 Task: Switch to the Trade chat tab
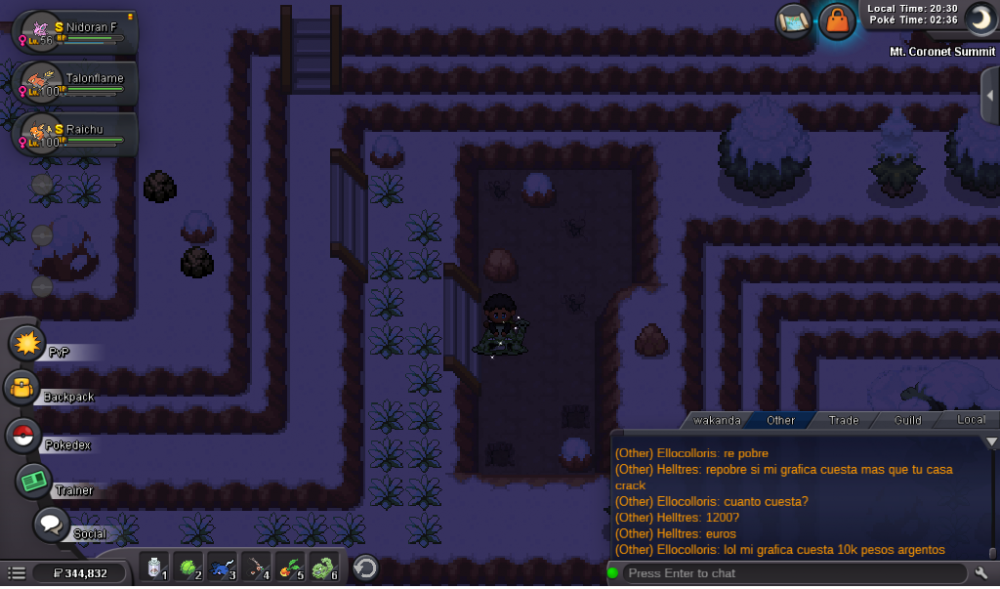point(843,420)
